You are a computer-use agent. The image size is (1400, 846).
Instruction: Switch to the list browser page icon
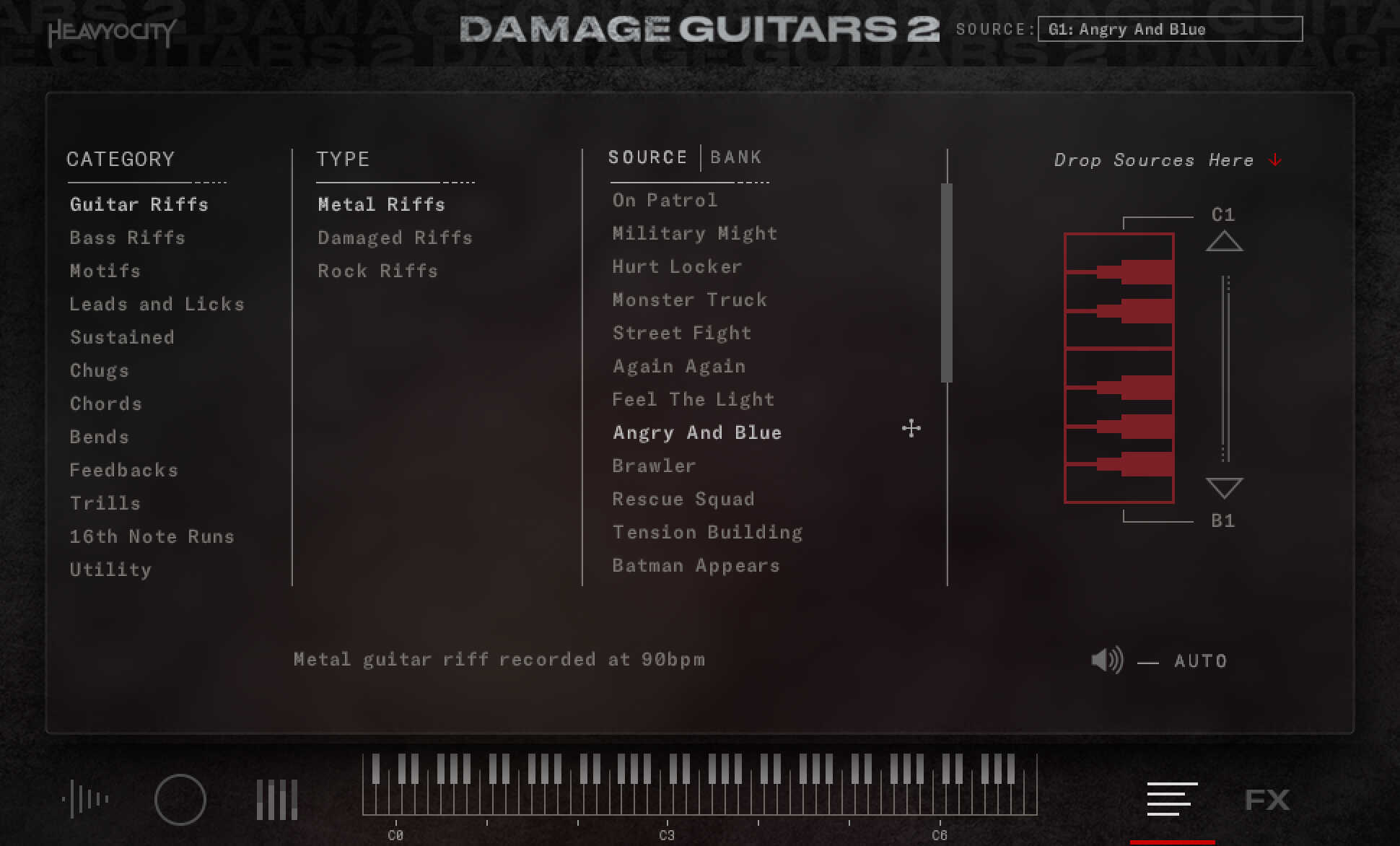(x=1171, y=799)
